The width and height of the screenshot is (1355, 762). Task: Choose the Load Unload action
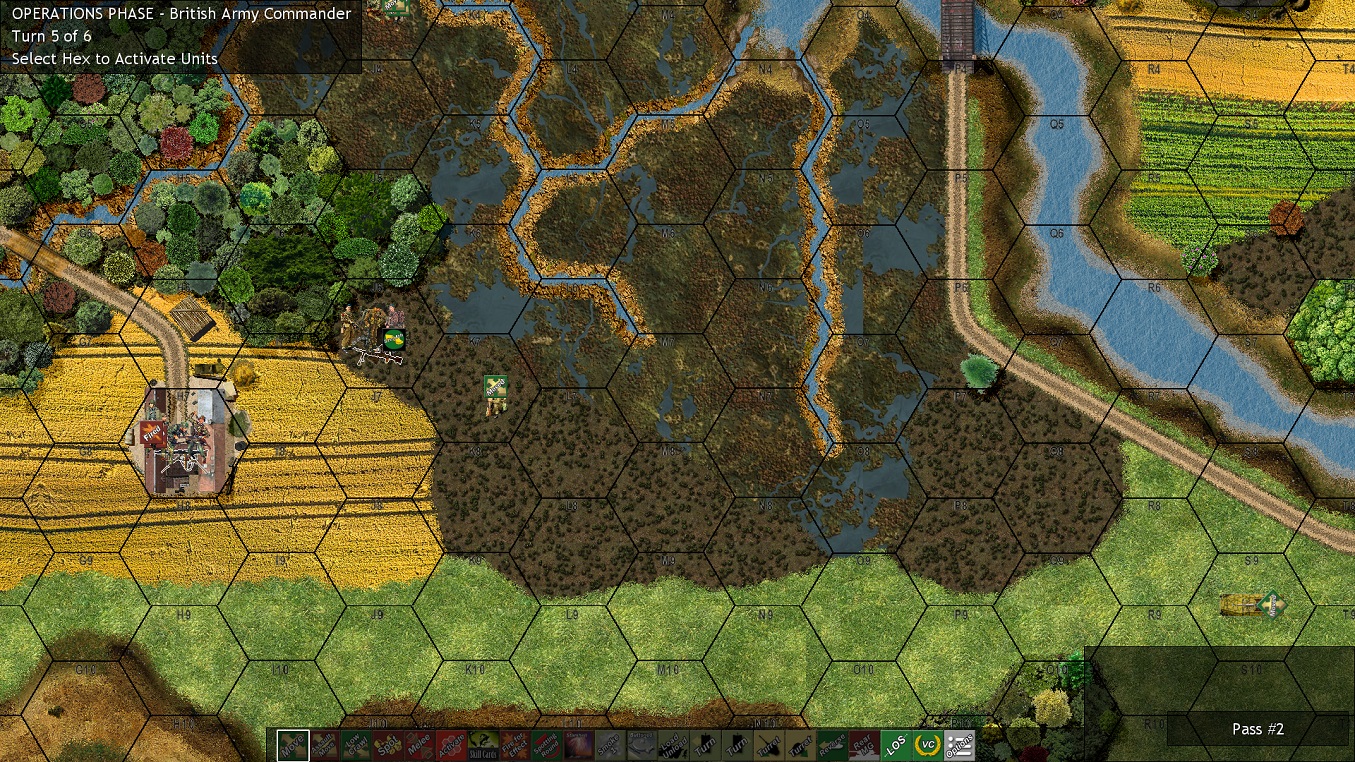(673, 745)
